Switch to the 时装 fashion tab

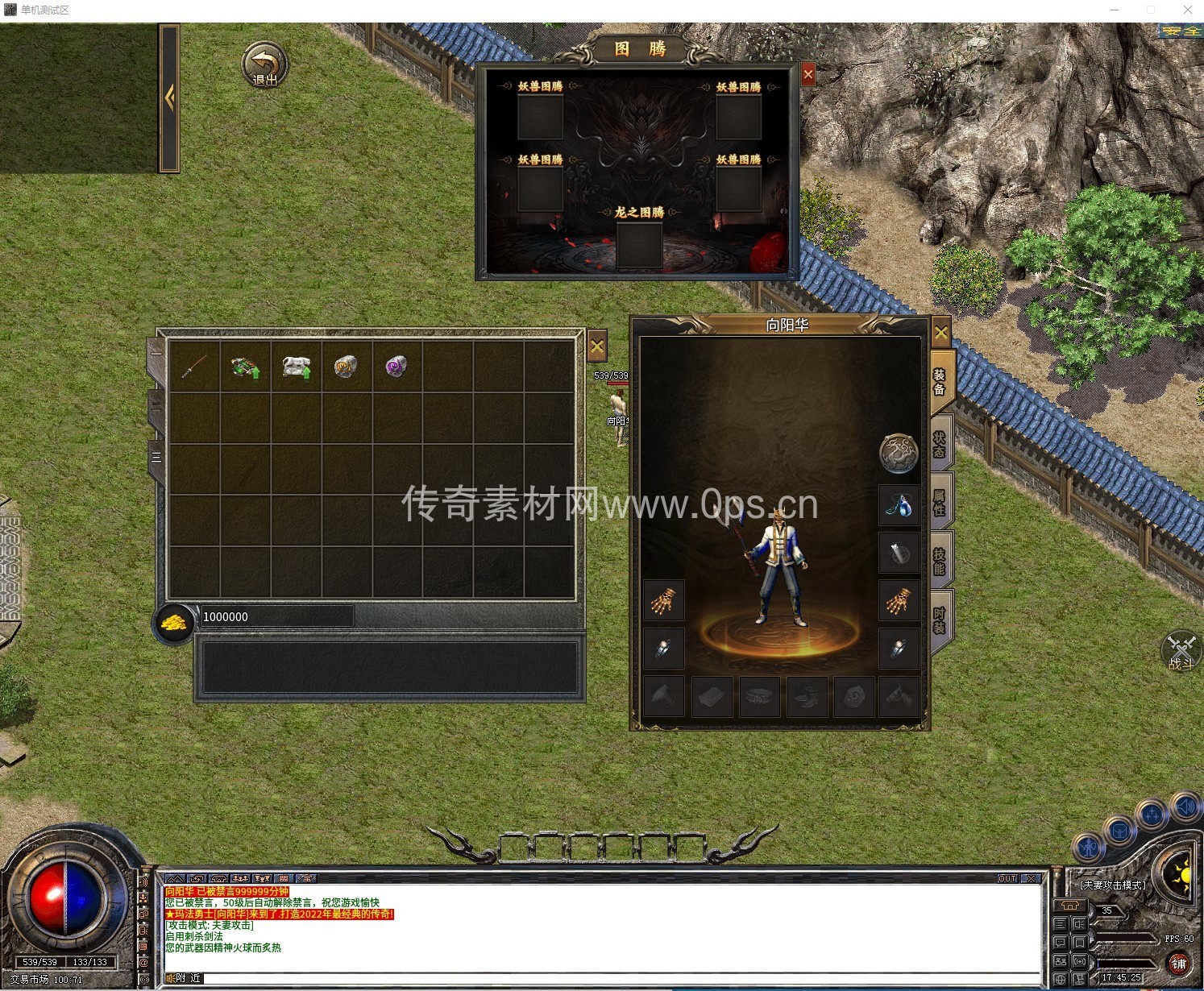pyautogui.click(x=940, y=619)
